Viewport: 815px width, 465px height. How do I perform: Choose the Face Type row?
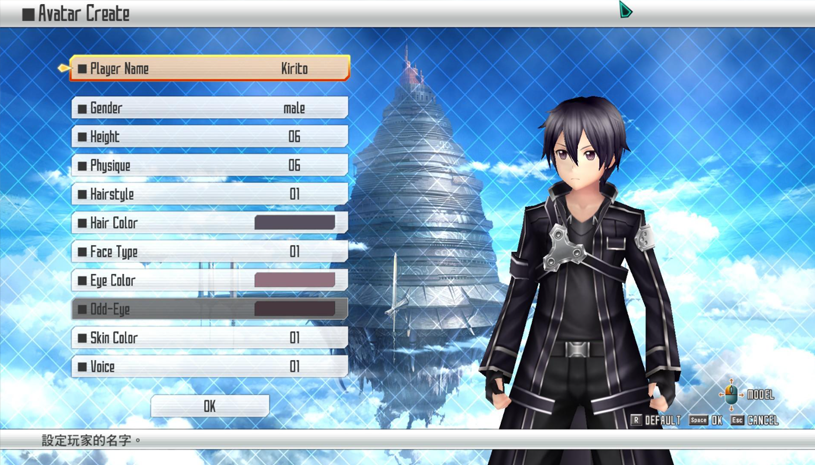coord(210,252)
